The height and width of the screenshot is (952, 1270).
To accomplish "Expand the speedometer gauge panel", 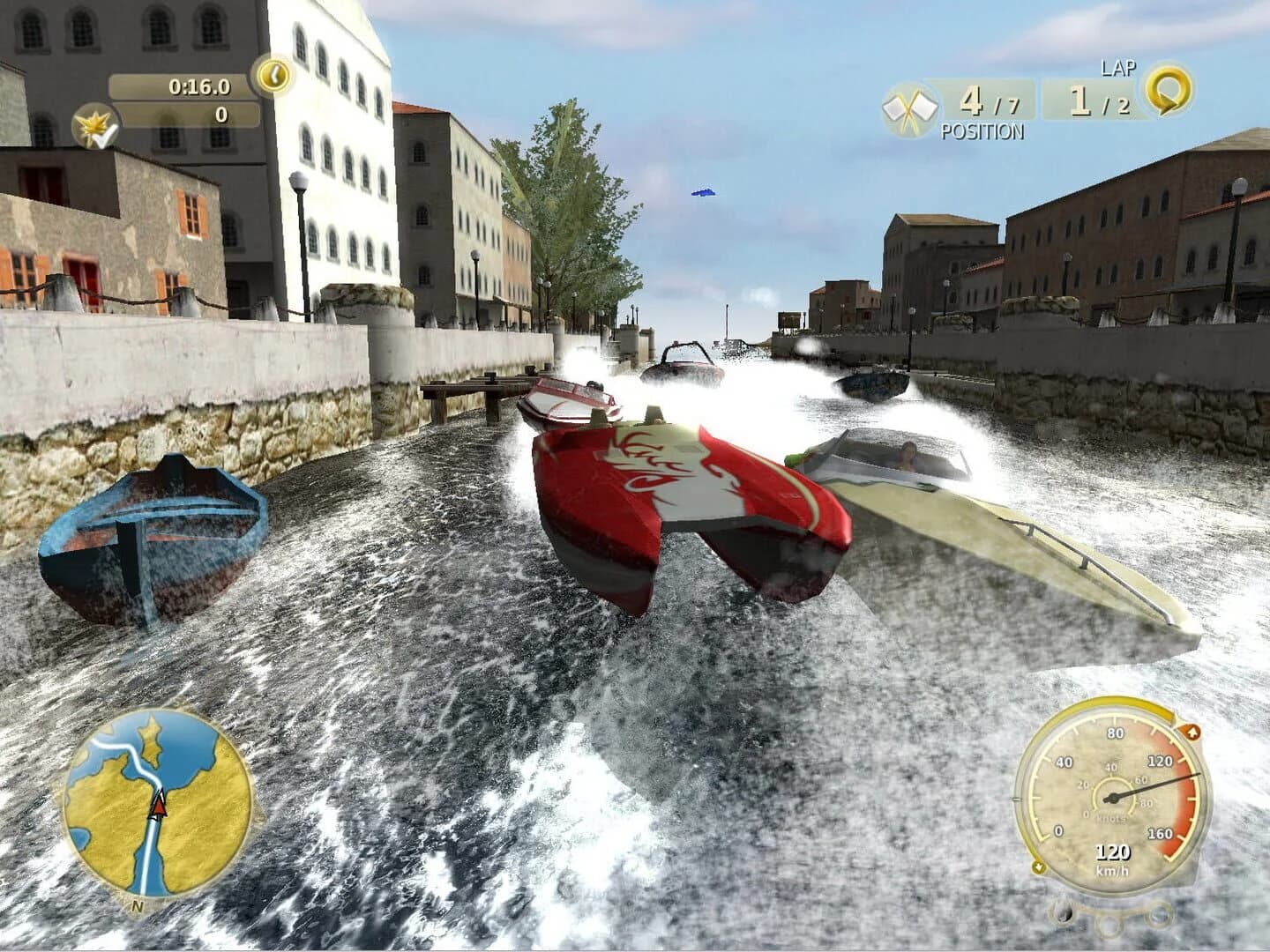I will [x=1113, y=798].
